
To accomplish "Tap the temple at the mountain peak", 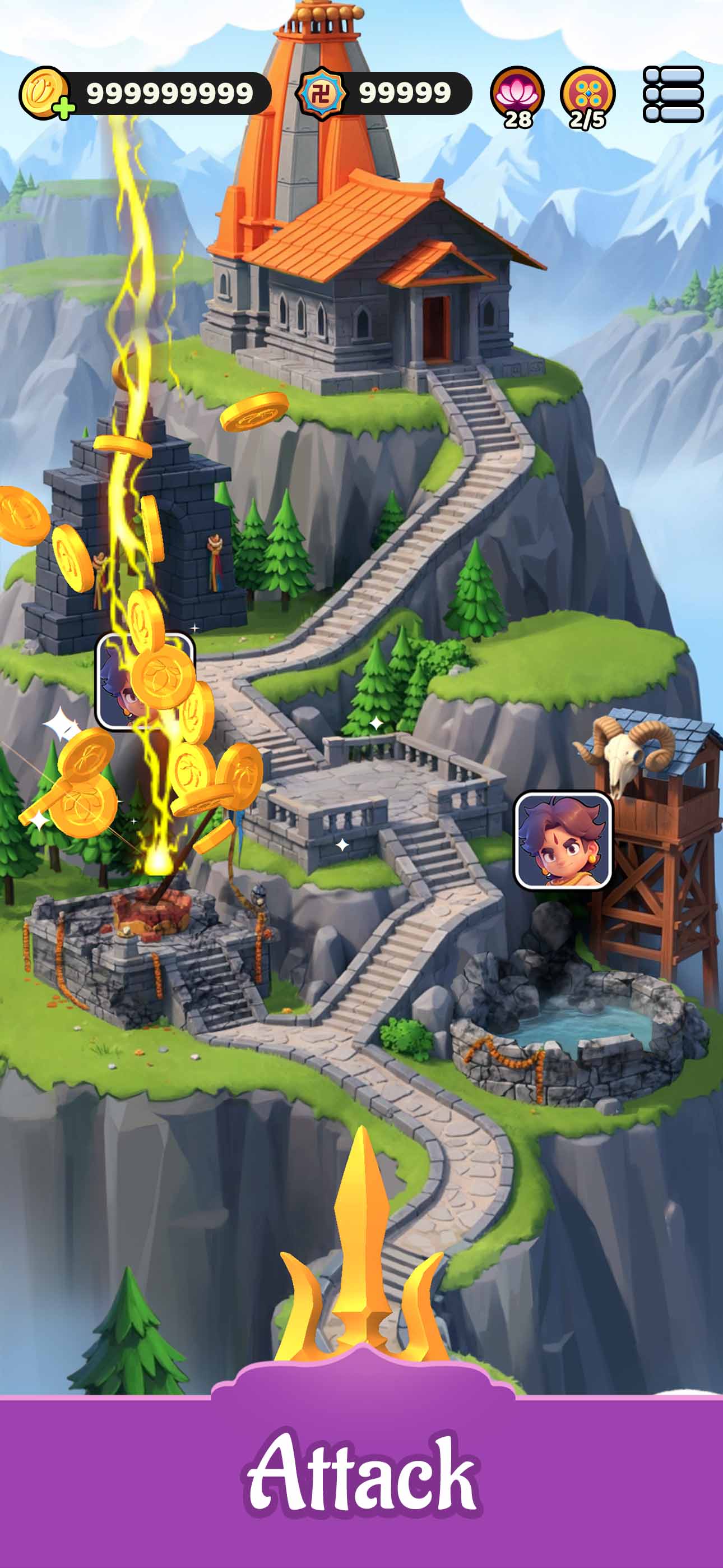I will click(377, 274).
